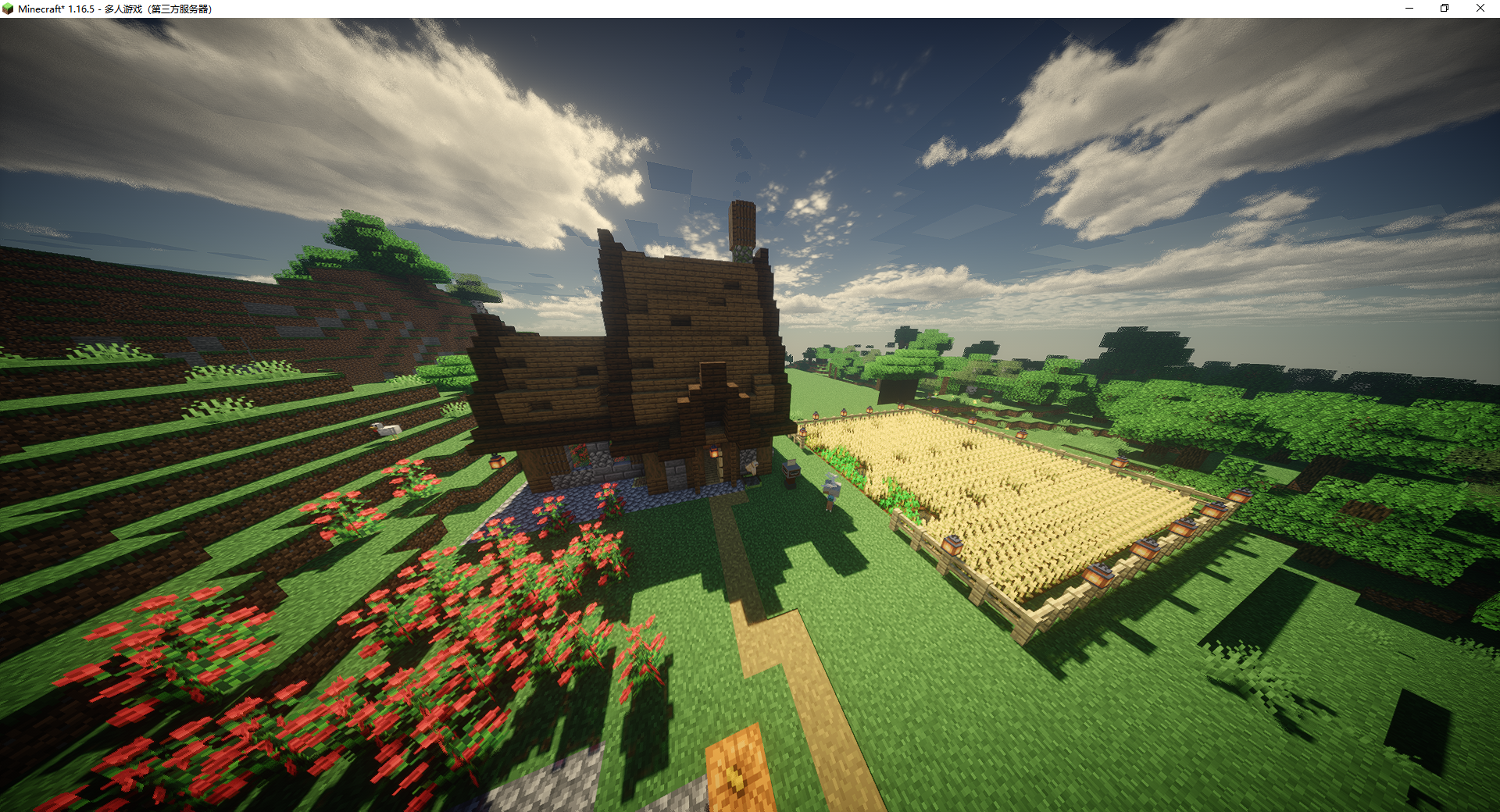Minimize the Minecraft window
The width and height of the screenshot is (1500, 812).
pyautogui.click(x=1409, y=9)
